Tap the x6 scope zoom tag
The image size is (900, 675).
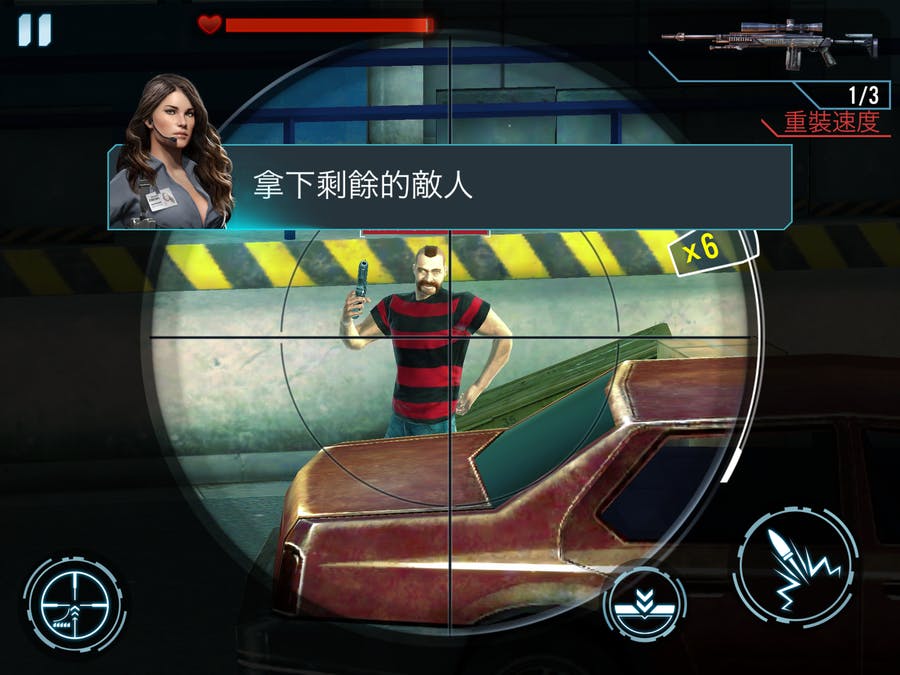pyautogui.click(x=701, y=249)
